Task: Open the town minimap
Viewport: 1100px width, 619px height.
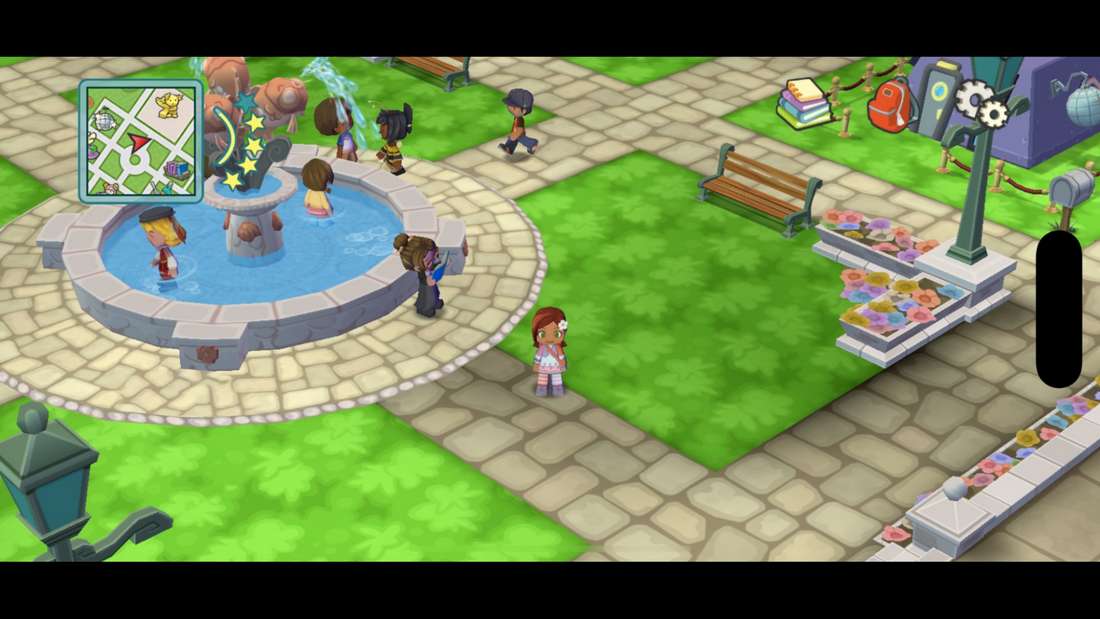Action: [x=140, y=141]
